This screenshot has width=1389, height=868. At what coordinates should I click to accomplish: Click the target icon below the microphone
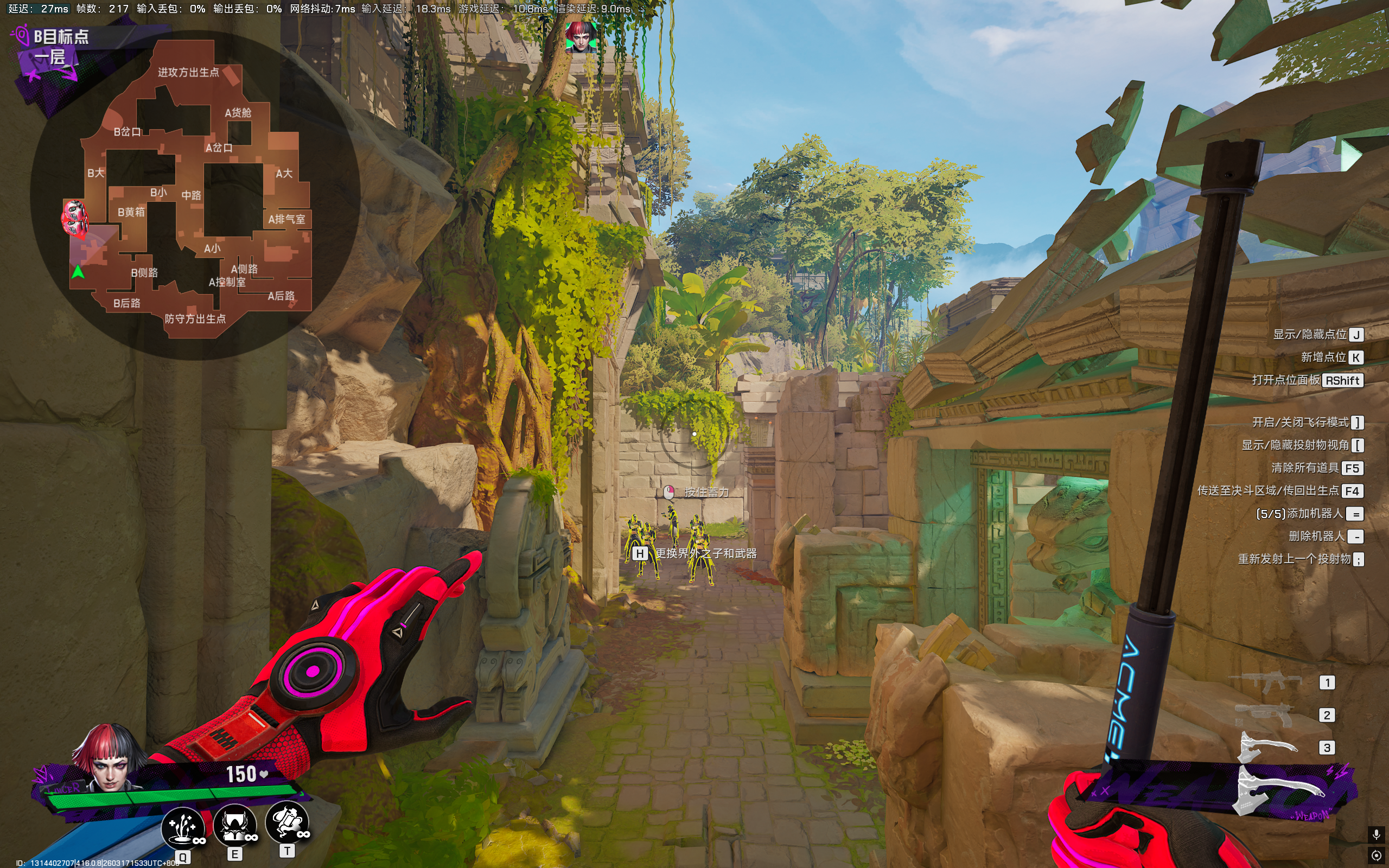(x=1376, y=856)
